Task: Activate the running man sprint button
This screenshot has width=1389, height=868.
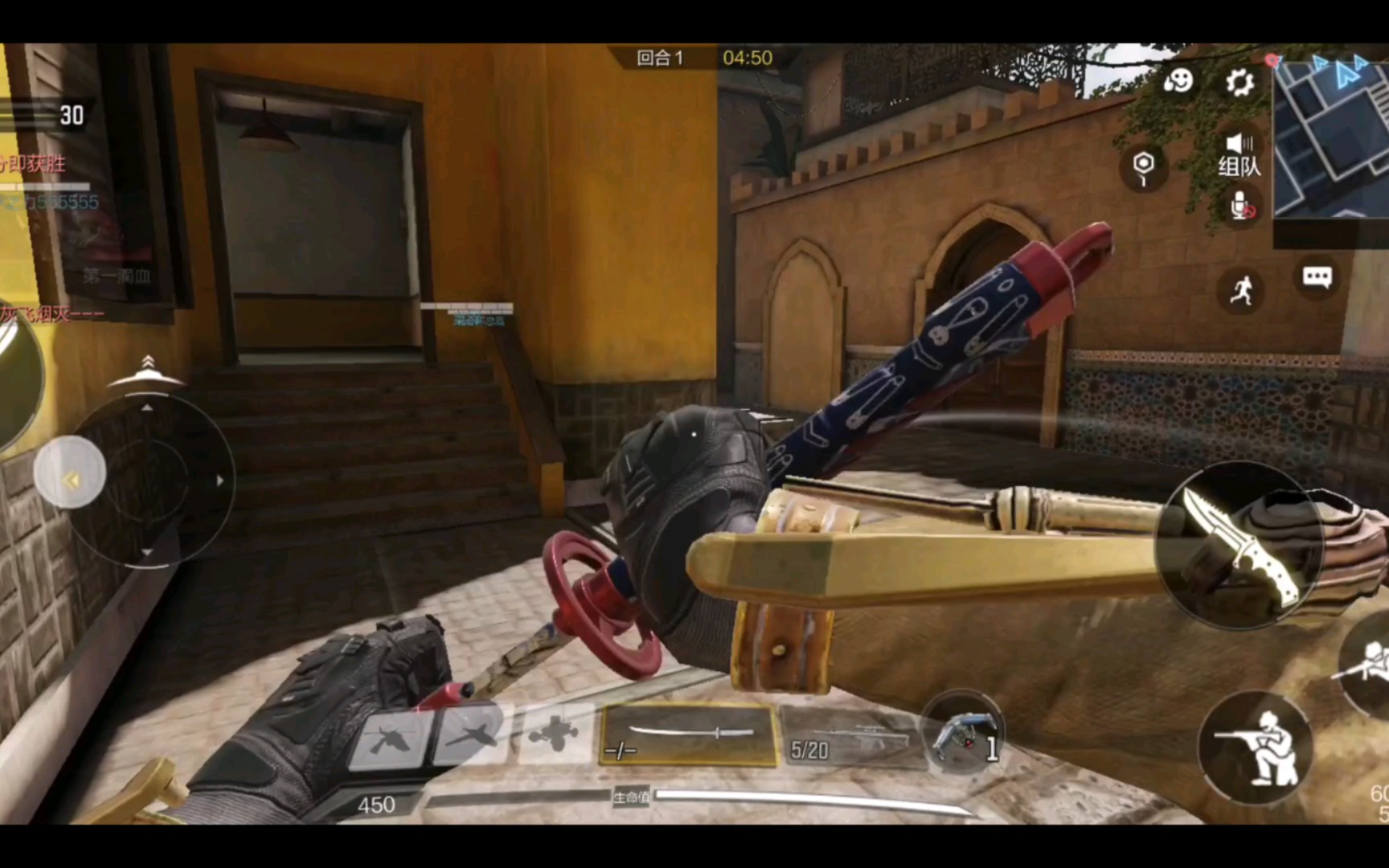Action: click(x=1241, y=290)
